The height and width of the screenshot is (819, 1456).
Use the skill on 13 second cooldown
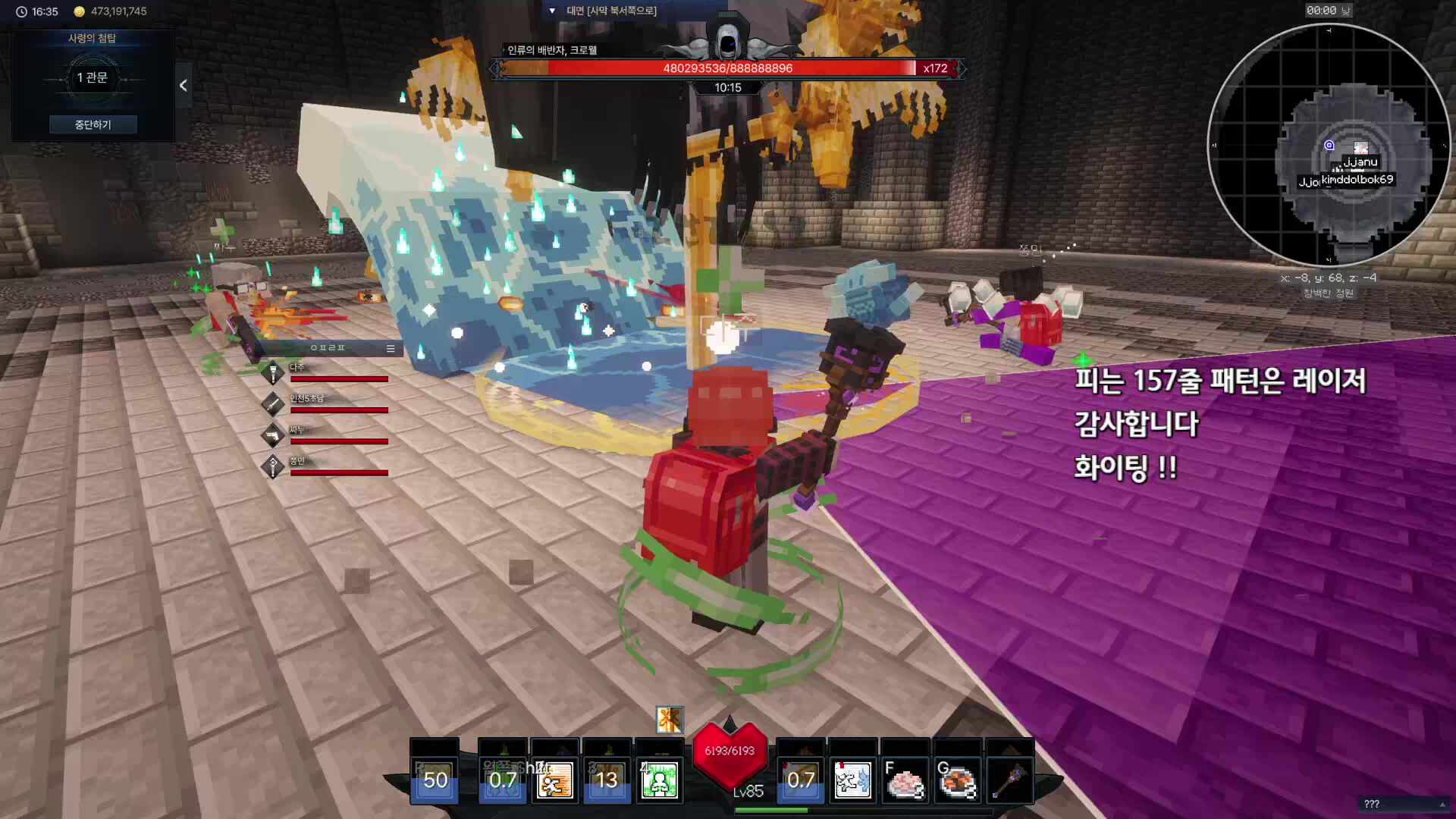click(x=606, y=780)
